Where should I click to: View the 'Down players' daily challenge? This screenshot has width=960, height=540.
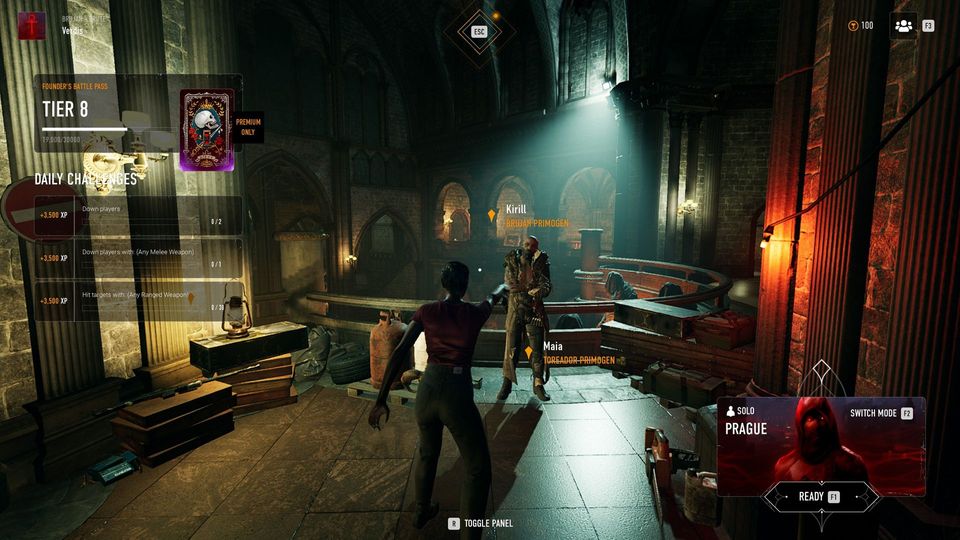[138, 214]
